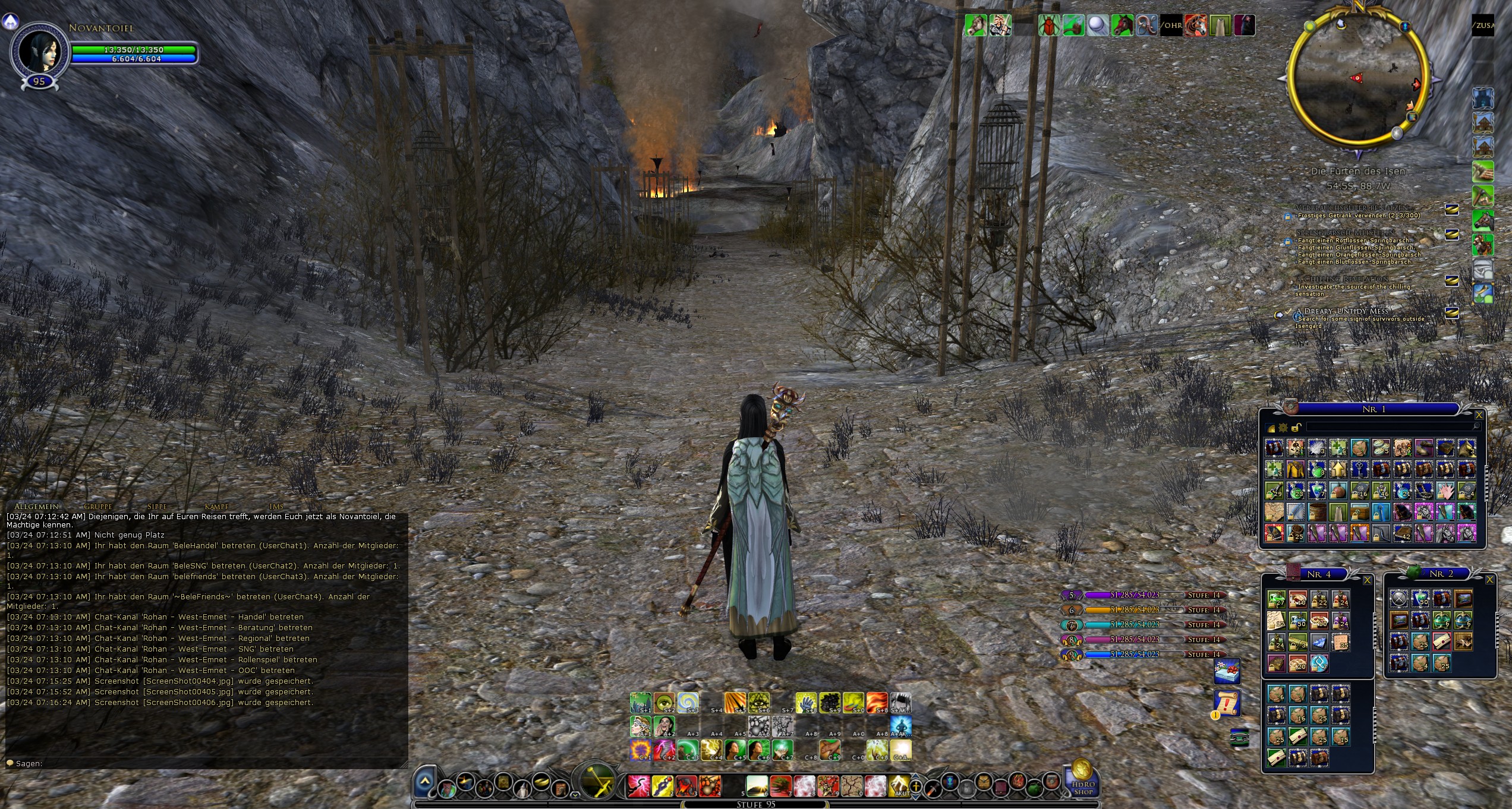Switch to the Kampf chat tab
This screenshot has height=809, width=1512.
(216, 507)
